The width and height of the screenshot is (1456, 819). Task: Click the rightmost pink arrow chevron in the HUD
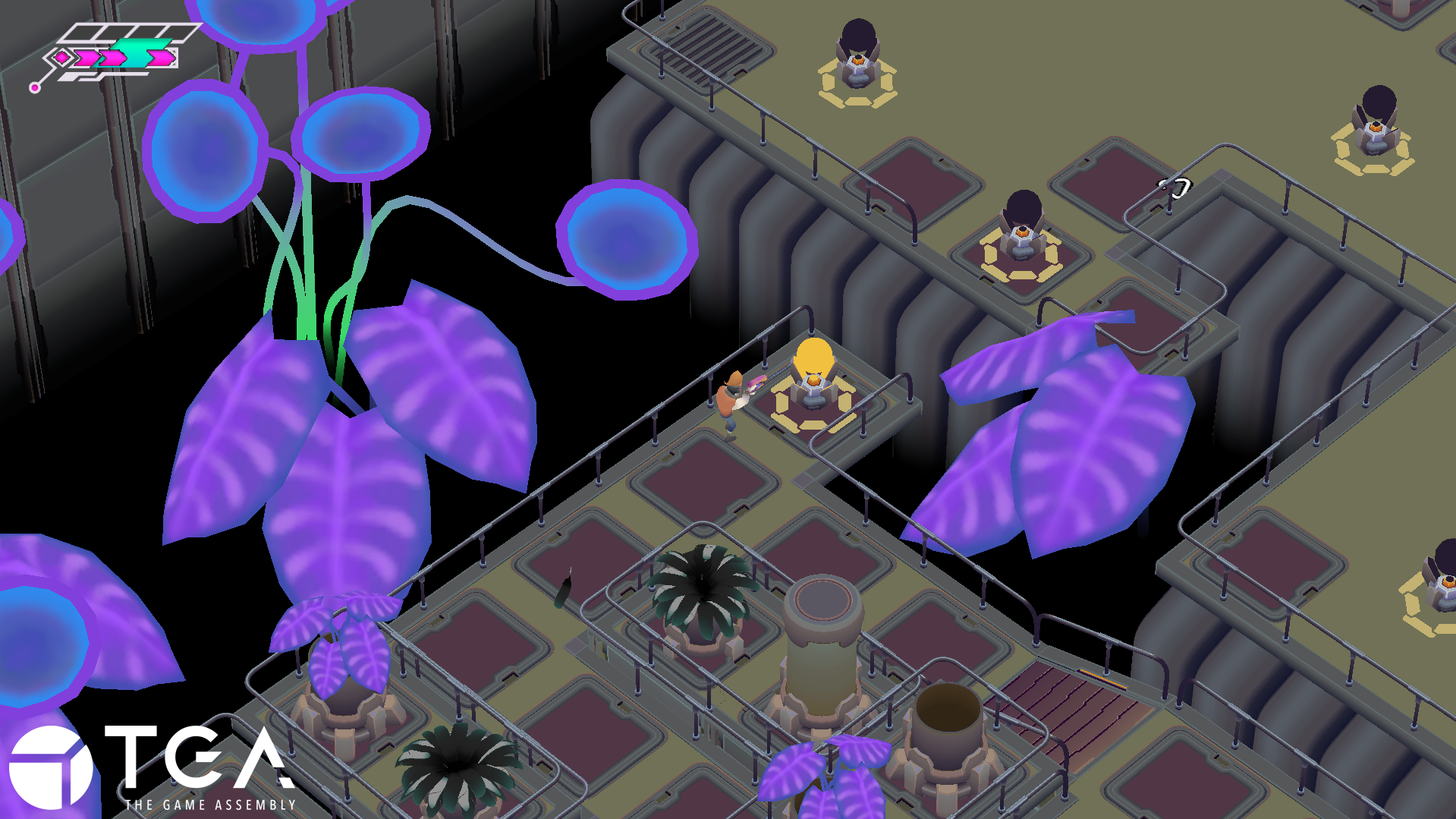click(161, 58)
